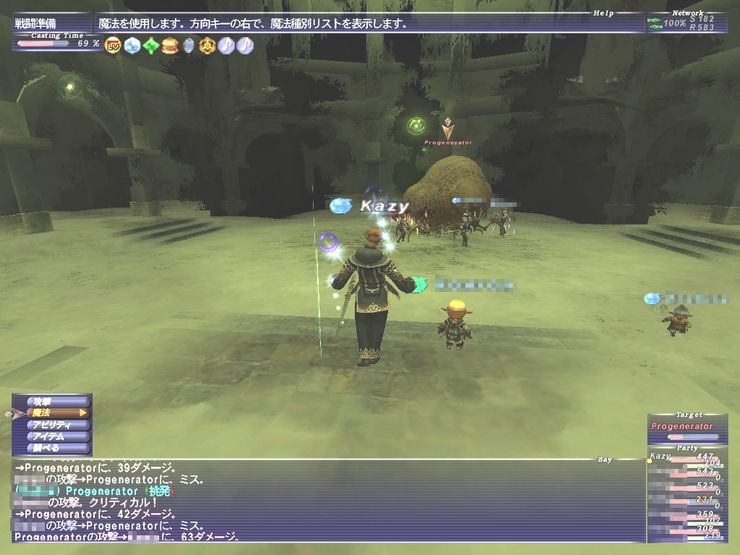Choose 攻撃 (Attack) in the command menu
The width and height of the screenshot is (740, 555).
click(52, 400)
